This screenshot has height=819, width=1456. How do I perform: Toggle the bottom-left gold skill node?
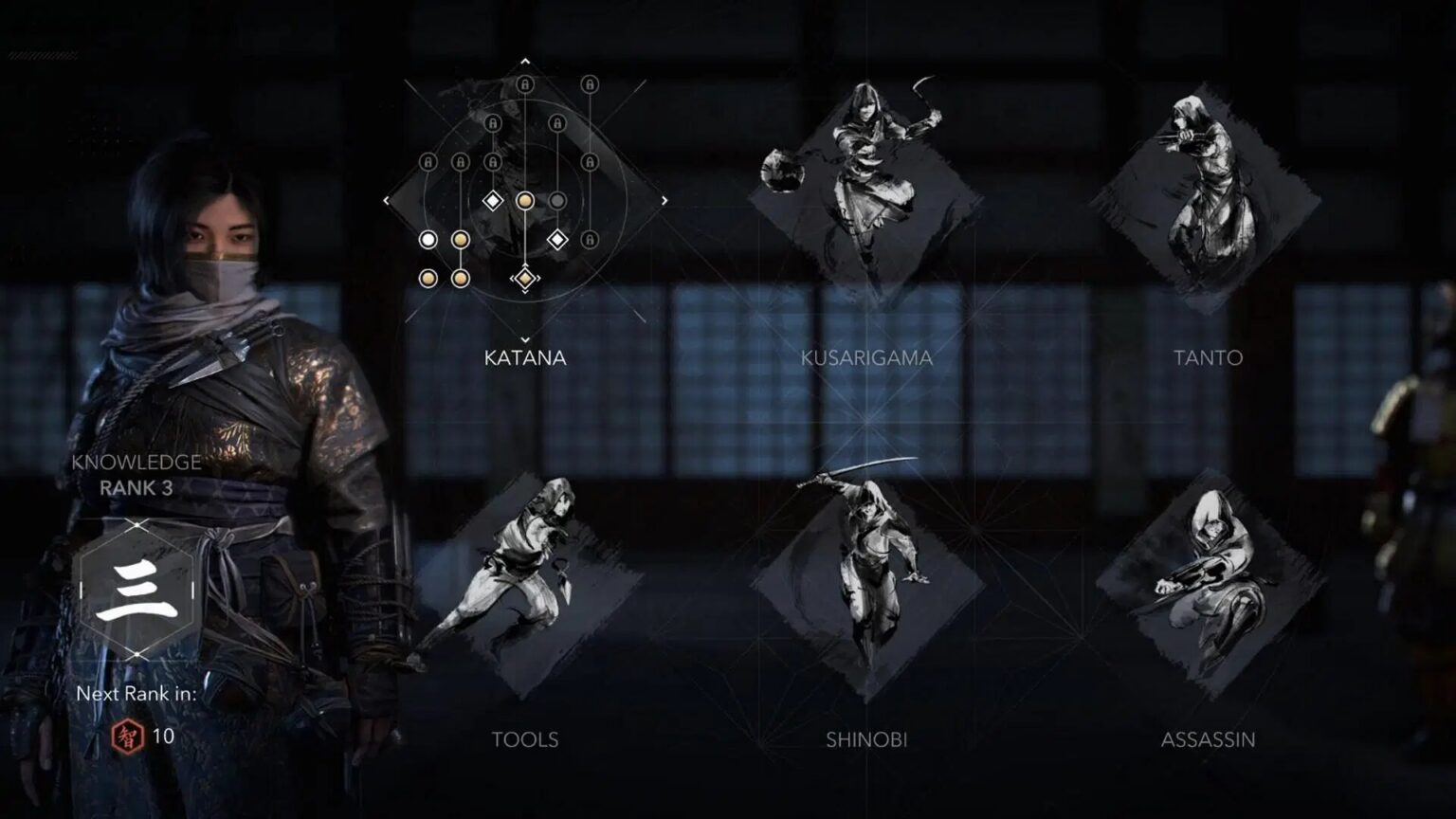[x=429, y=279]
